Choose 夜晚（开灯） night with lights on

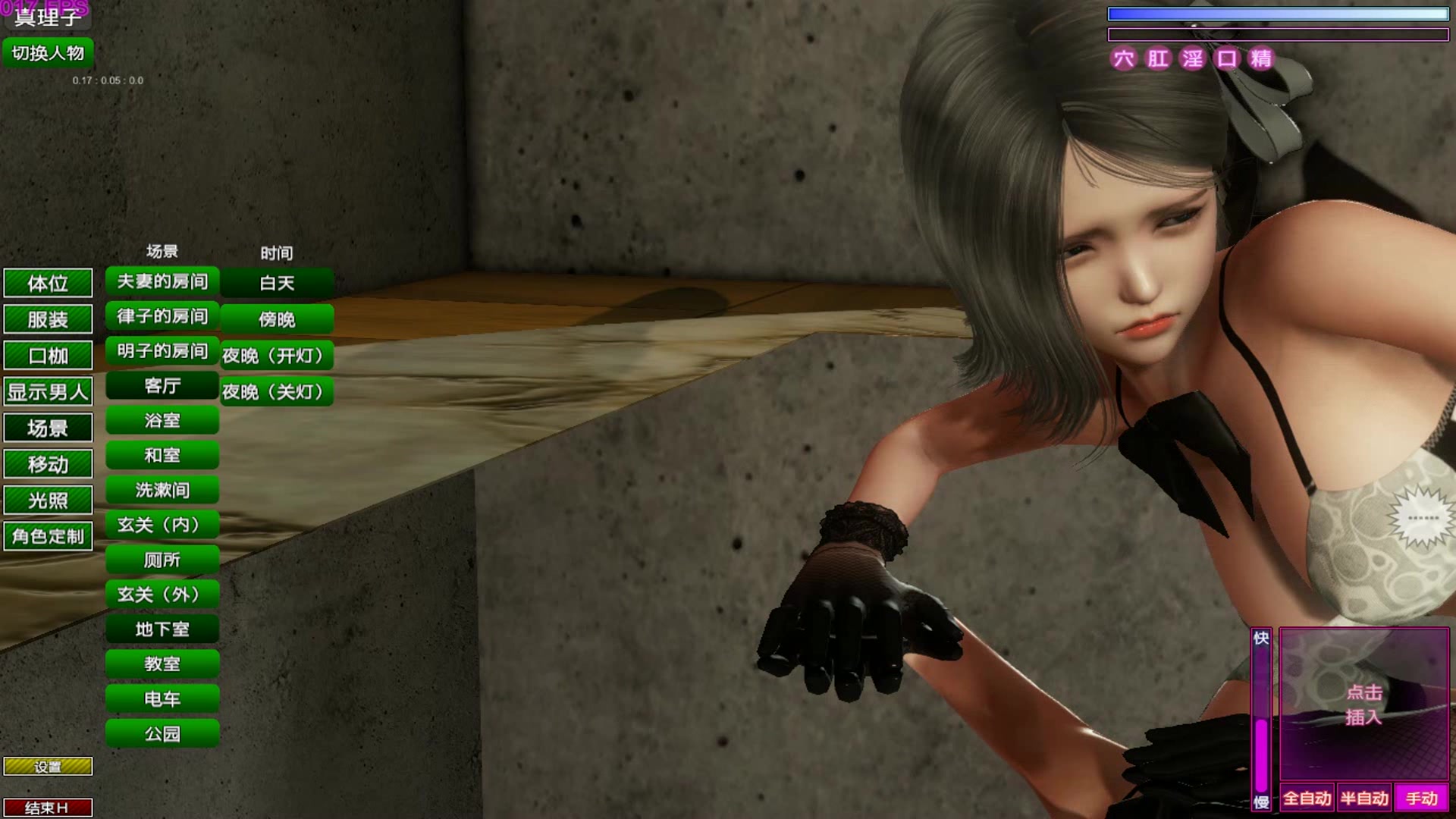tap(277, 356)
